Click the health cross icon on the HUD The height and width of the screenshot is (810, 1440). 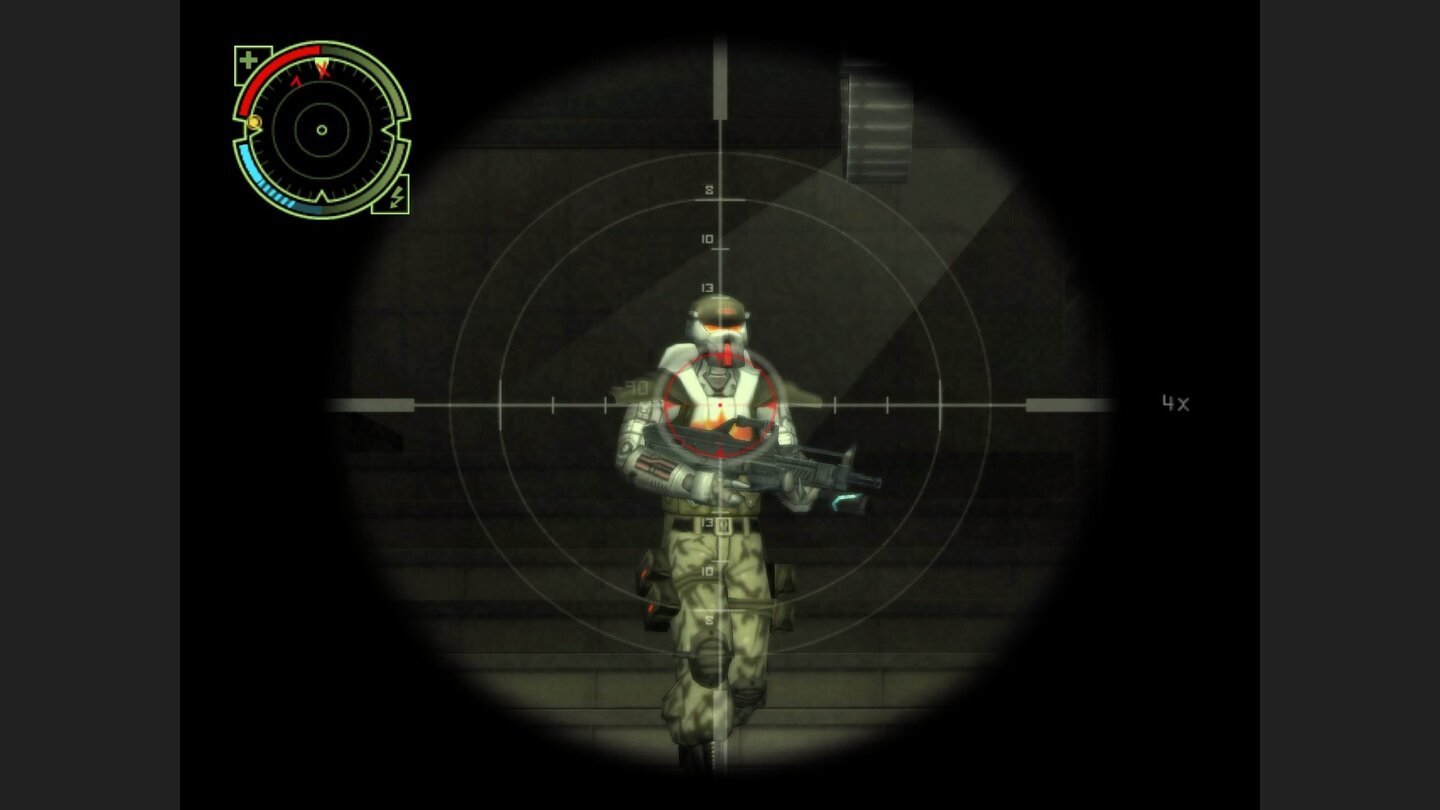[x=248, y=59]
